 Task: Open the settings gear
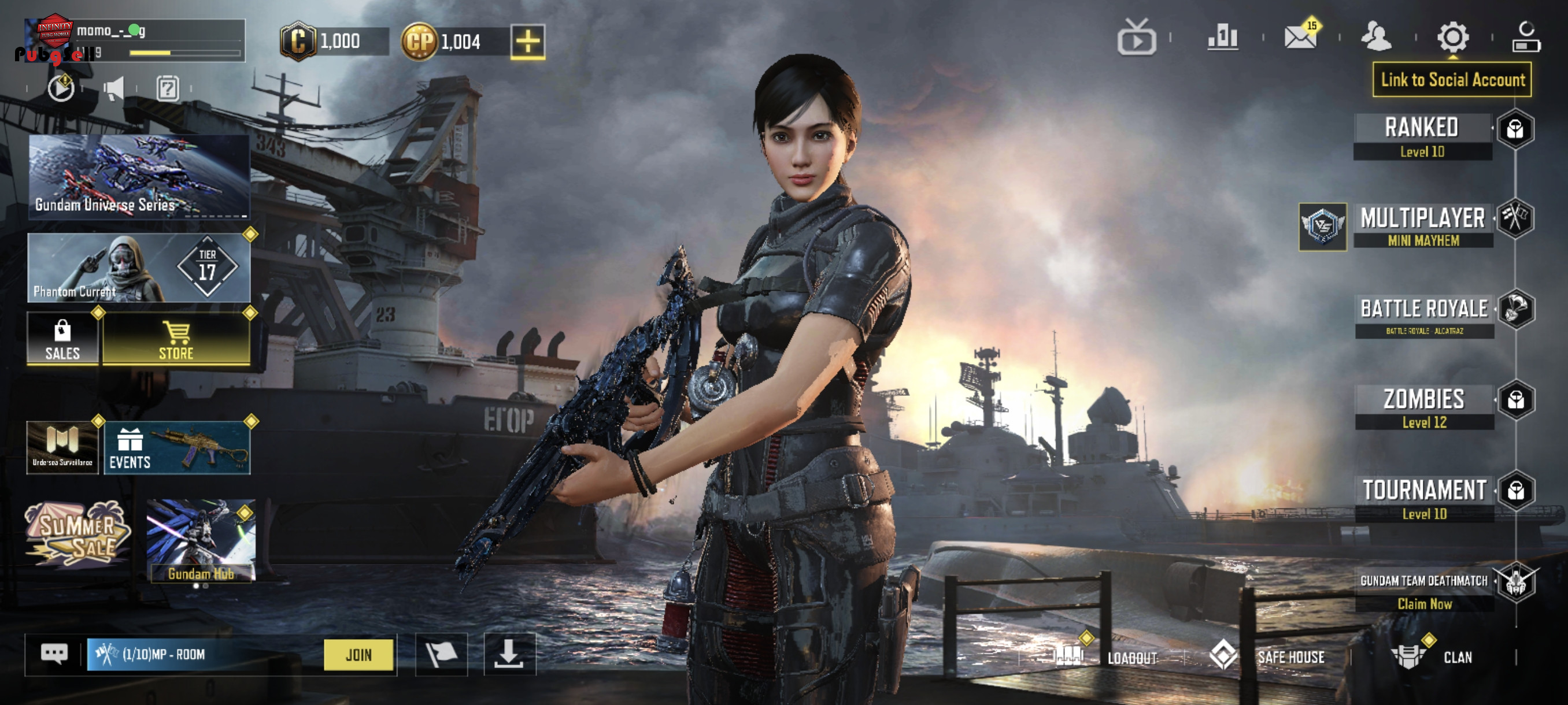(1452, 38)
